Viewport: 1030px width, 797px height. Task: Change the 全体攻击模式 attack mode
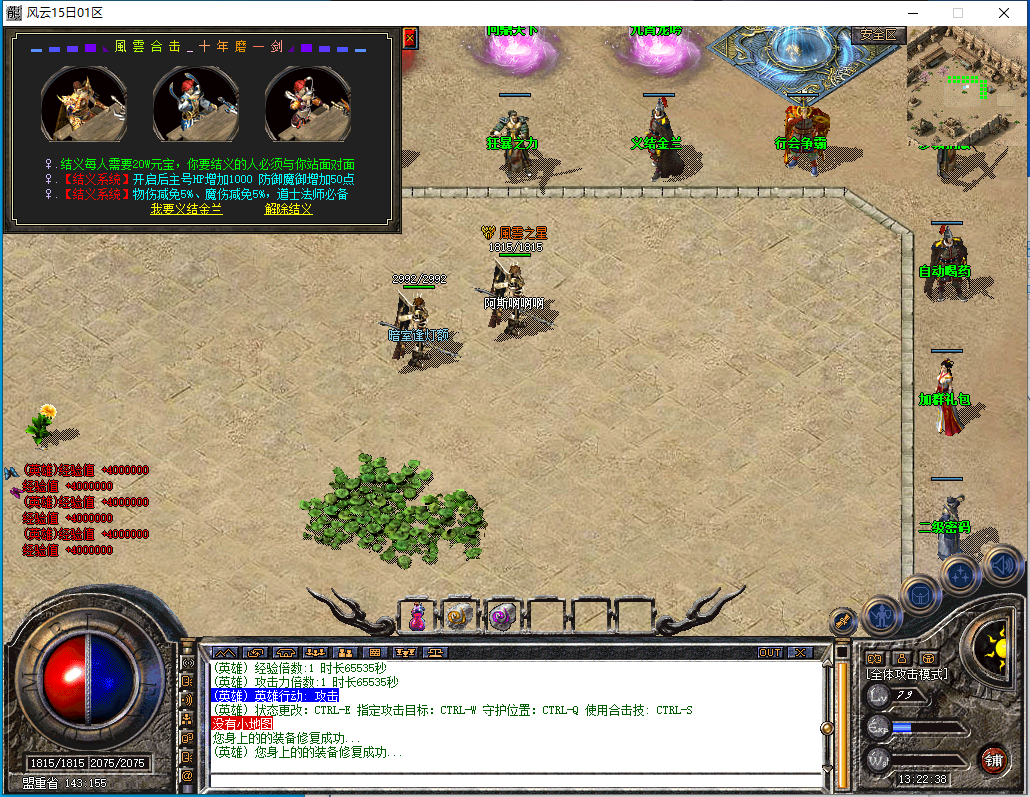[907, 675]
